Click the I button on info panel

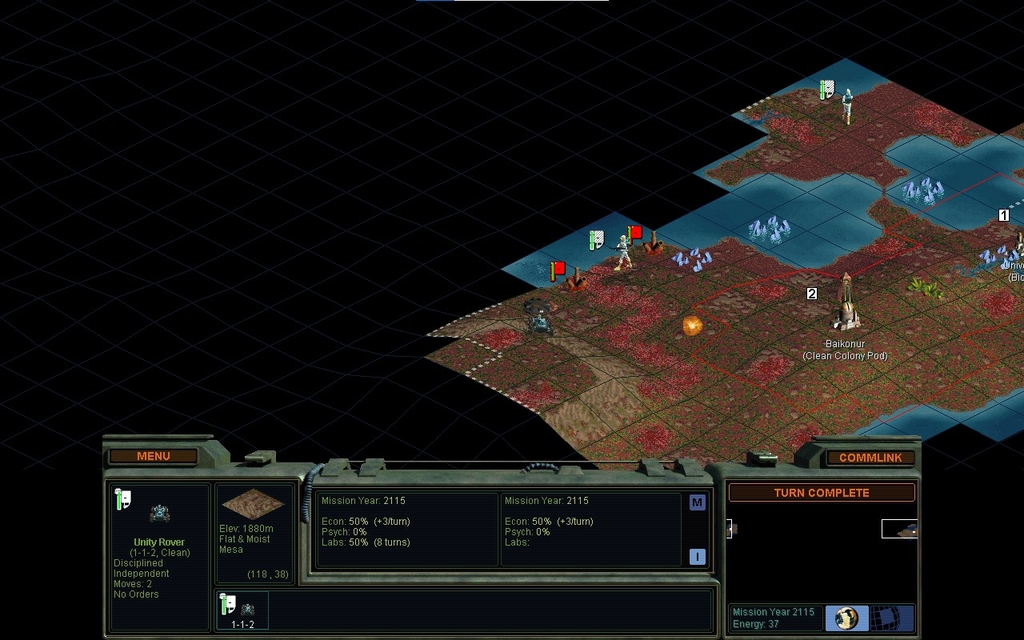[x=697, y=557]
